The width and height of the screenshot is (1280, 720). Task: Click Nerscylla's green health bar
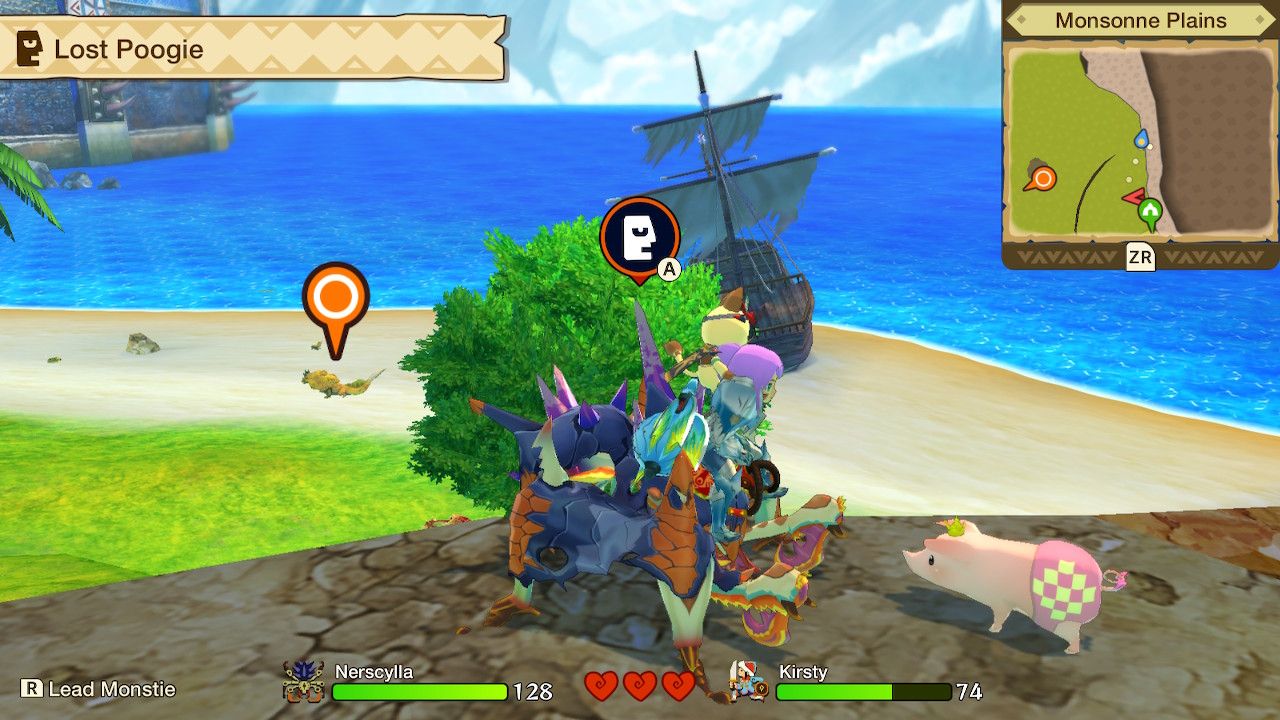[420, 692]
